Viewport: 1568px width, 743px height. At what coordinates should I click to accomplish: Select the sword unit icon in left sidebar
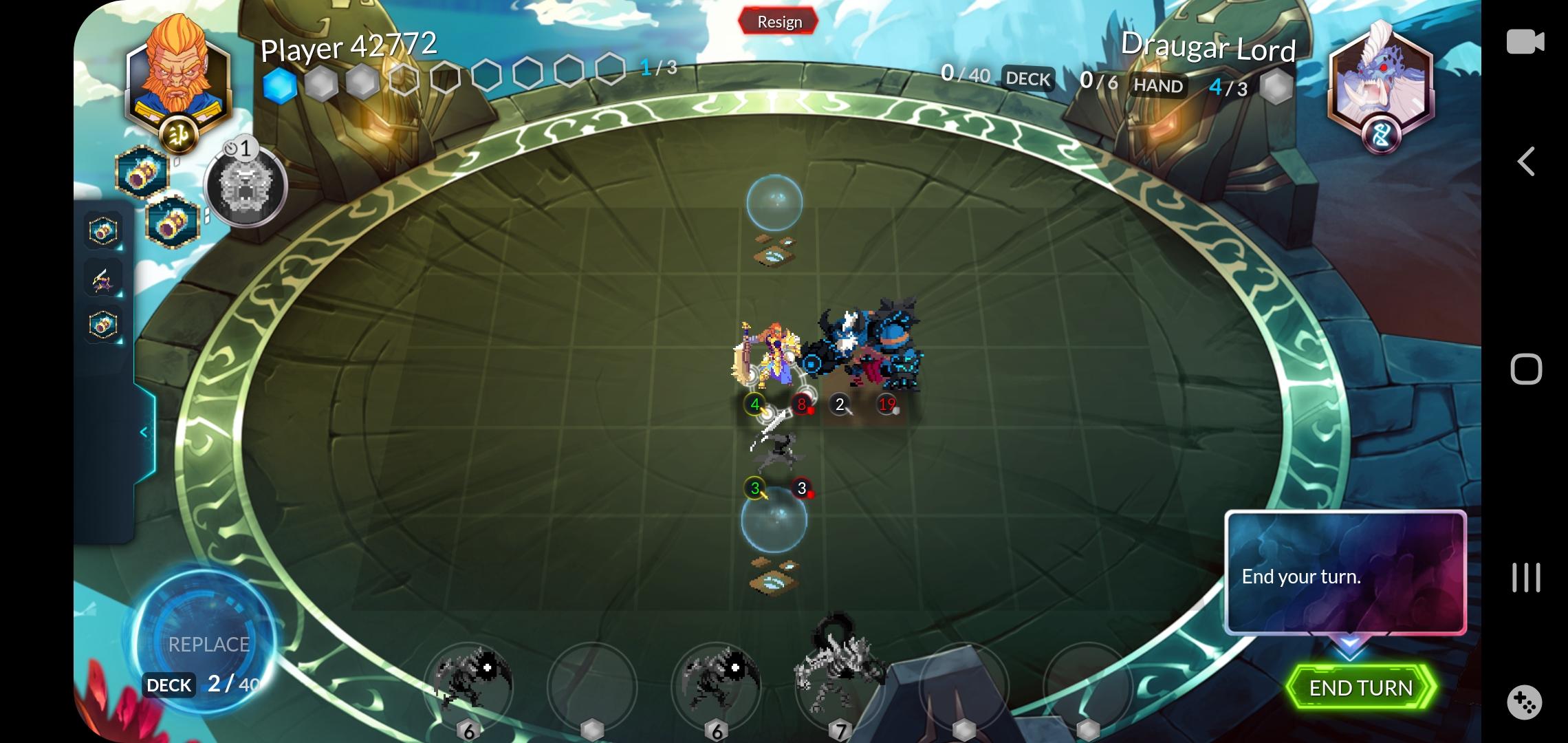pyautogui.click(x=103, y=279)
